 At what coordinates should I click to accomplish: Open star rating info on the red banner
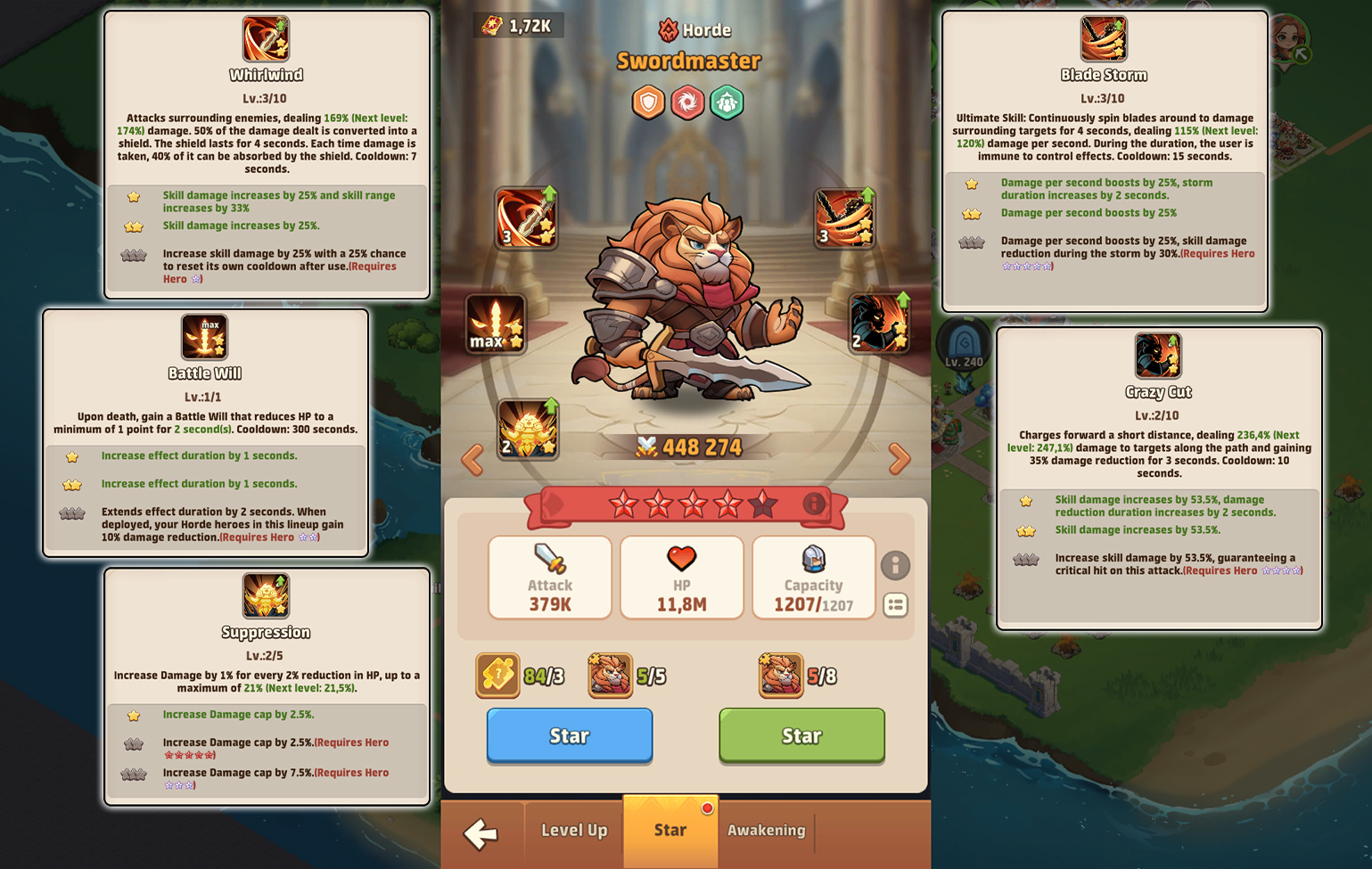[x=813, y=504]
